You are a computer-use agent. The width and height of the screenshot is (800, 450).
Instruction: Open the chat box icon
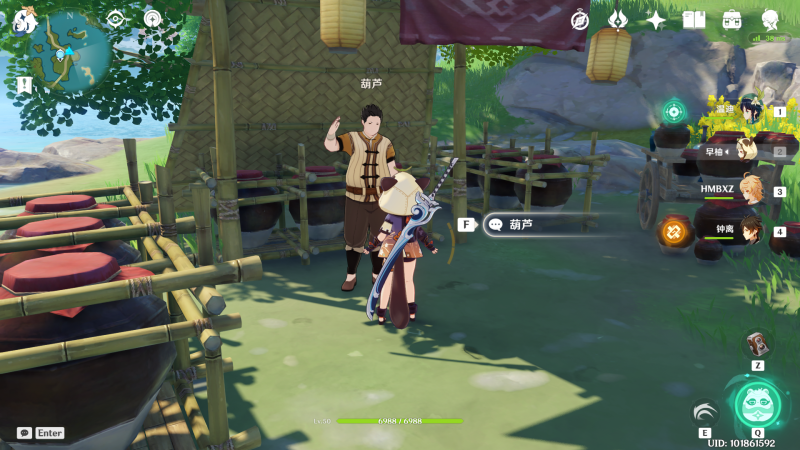click(x=24, y=433)
